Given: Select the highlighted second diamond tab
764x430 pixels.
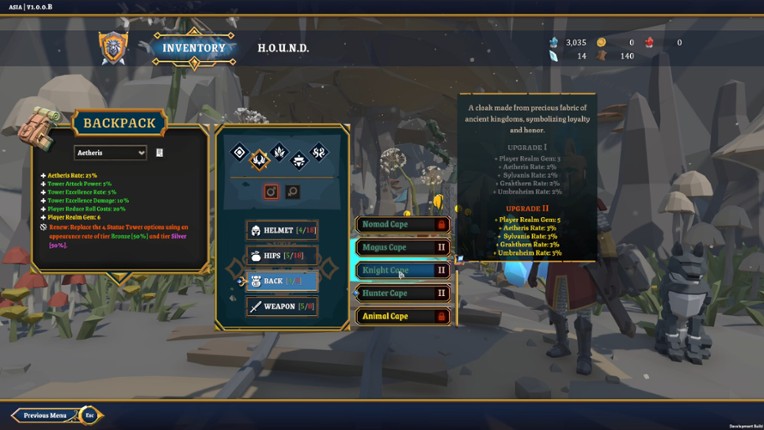Looking at the screenshot, I should coord(259,158).
